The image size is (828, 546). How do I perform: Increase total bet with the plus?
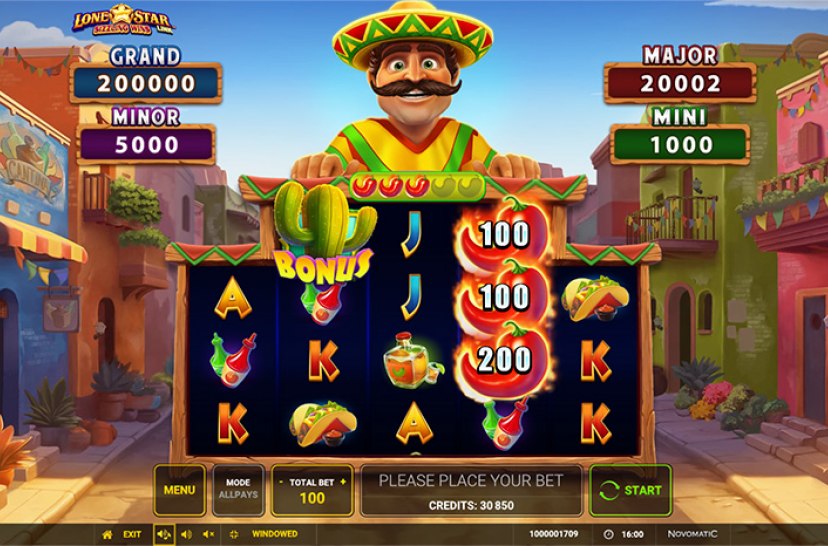(x=345, y=481)
